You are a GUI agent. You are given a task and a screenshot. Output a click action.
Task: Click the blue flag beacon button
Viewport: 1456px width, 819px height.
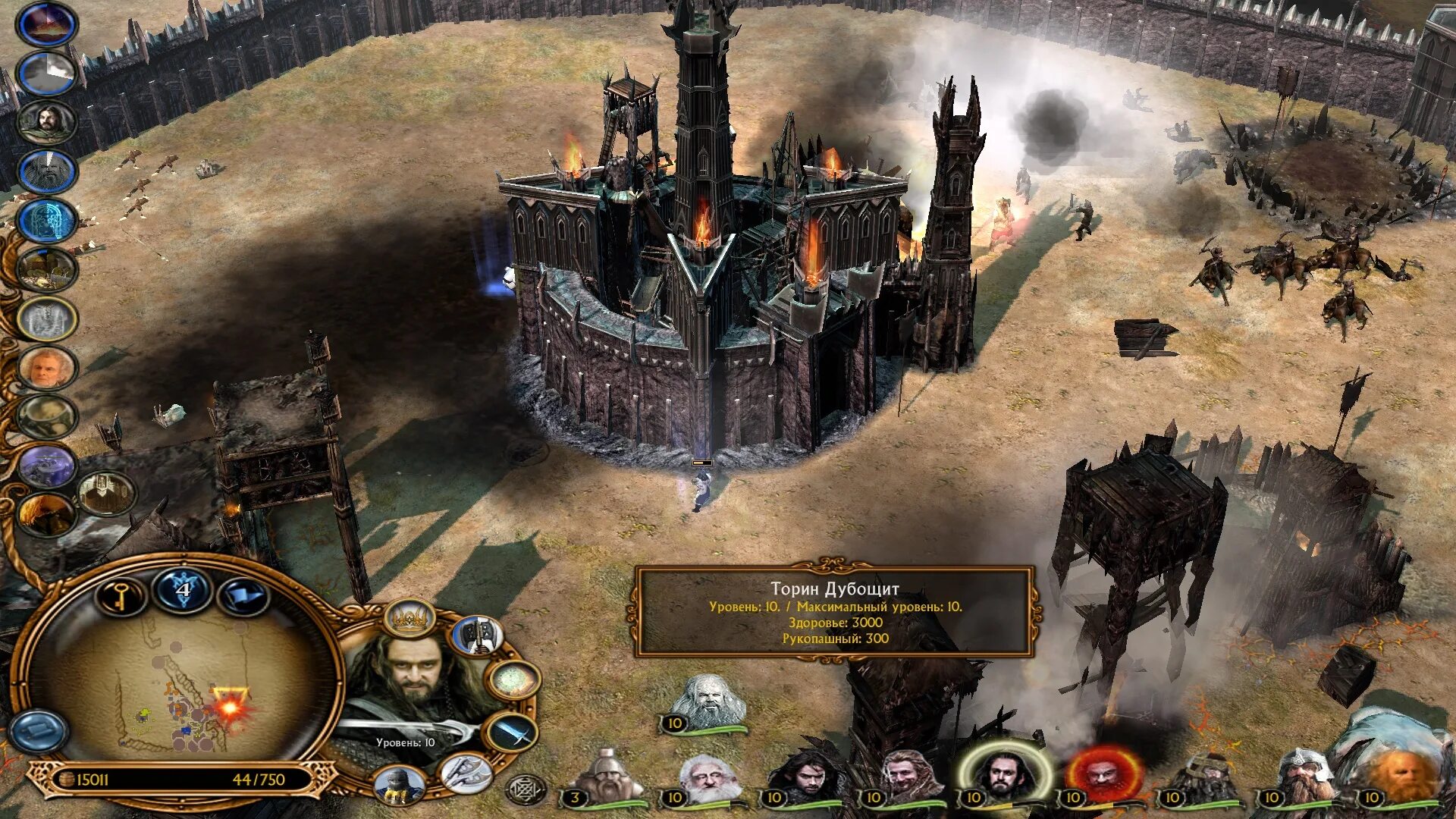coord(243,596)
